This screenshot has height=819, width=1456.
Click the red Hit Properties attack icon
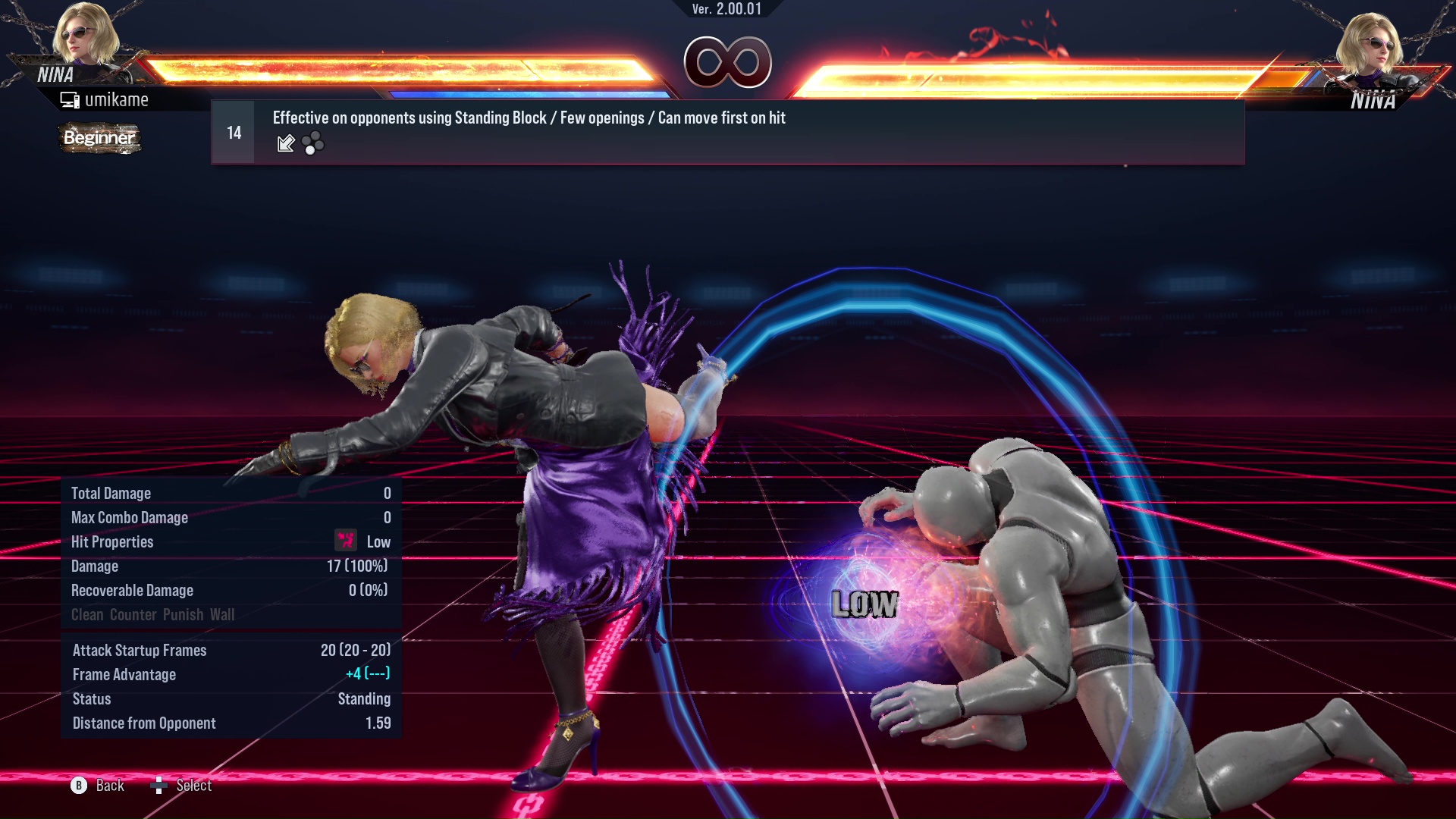click(x=345, y=541)
